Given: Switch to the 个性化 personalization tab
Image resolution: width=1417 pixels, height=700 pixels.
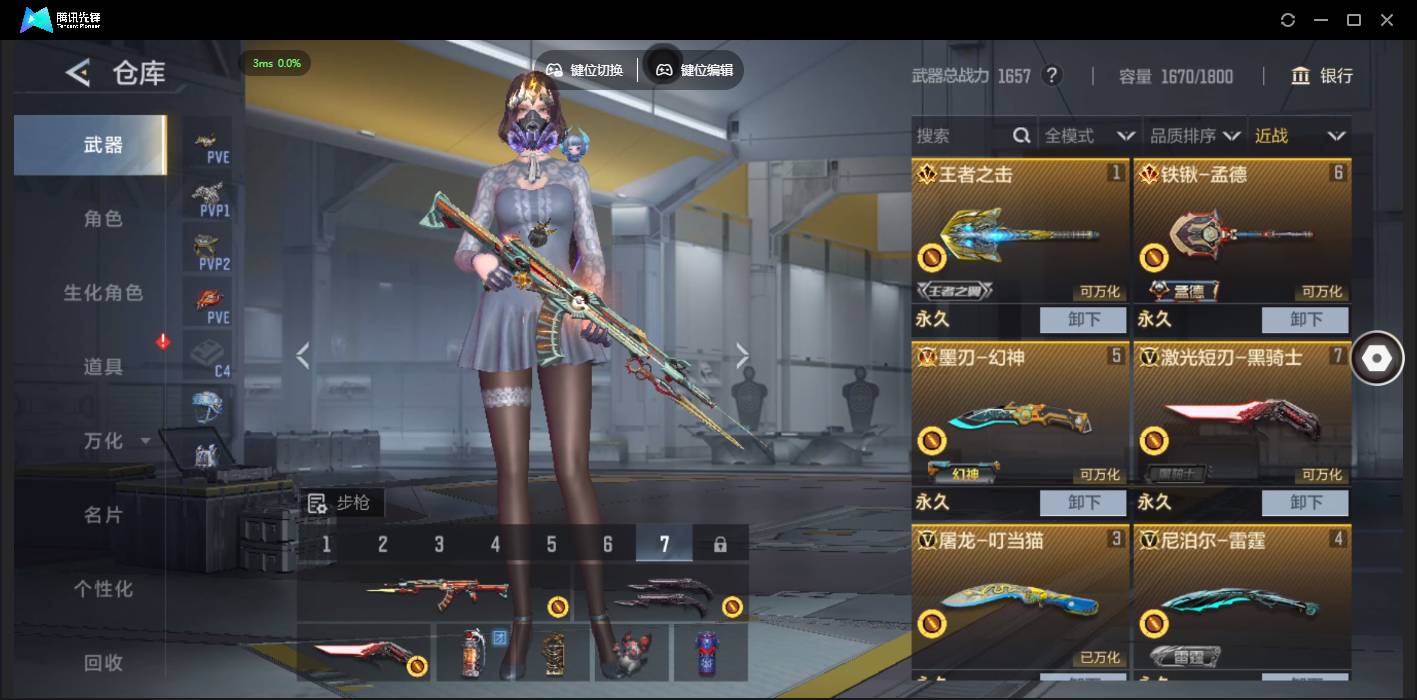Looking at the screenshot, I should [x=103, y=589].
